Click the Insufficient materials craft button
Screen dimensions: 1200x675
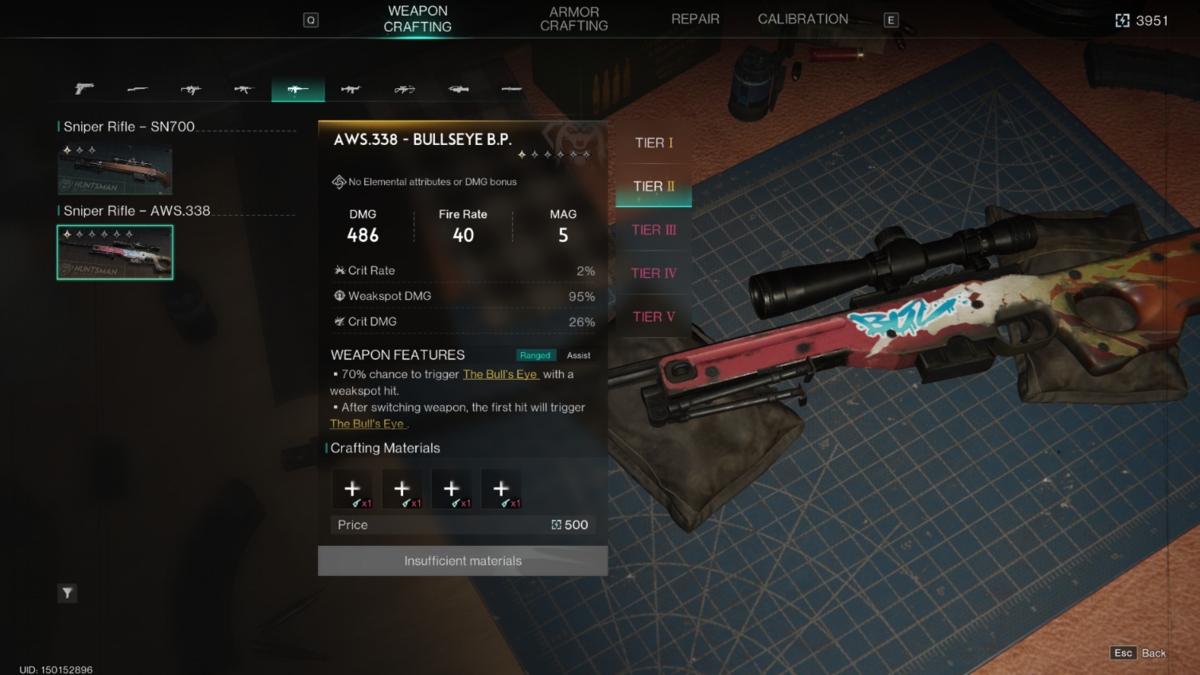pyautogui.click(x=463, y=561)
